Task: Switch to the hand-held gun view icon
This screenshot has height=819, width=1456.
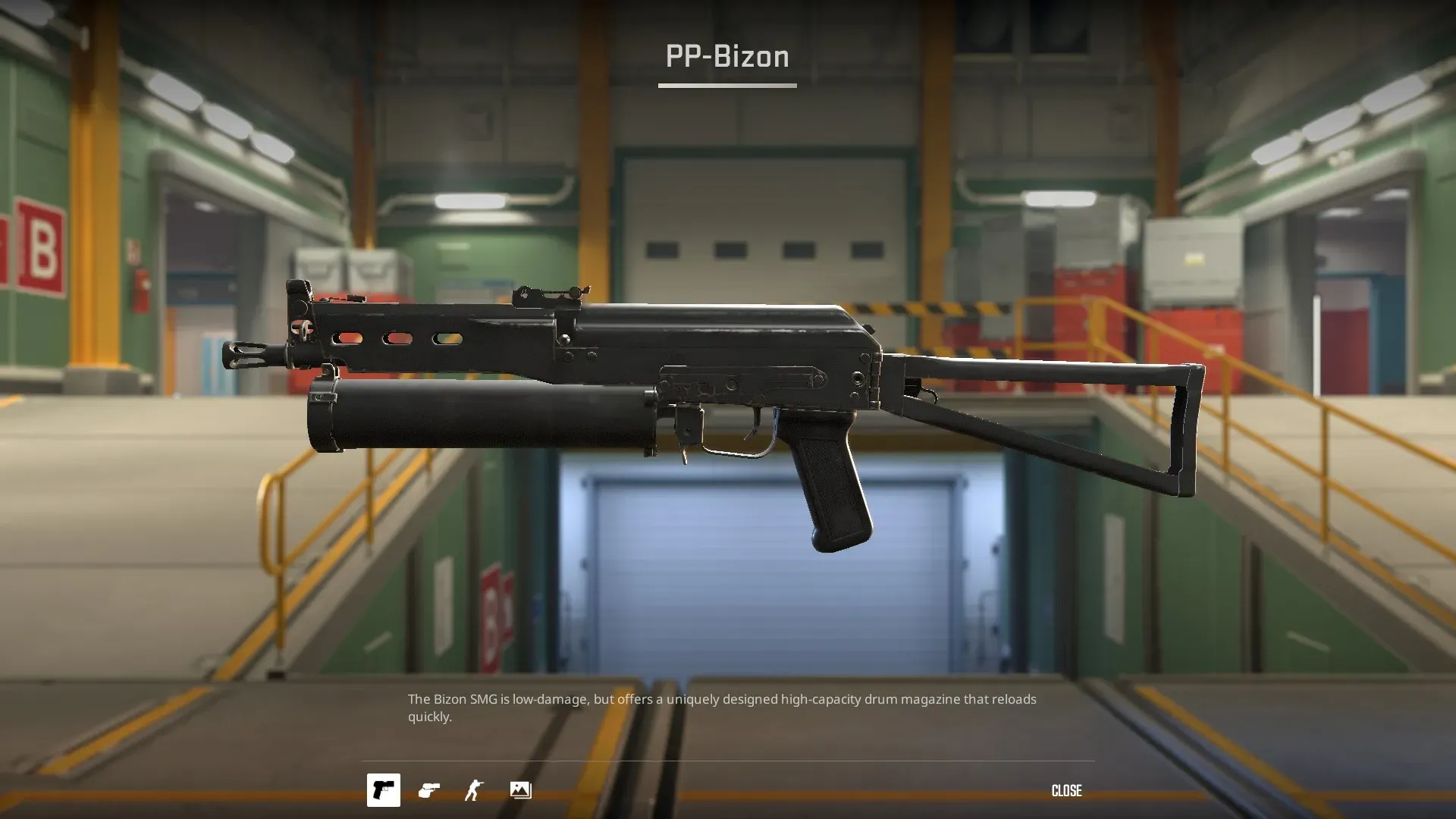Action: click(429, 791)
